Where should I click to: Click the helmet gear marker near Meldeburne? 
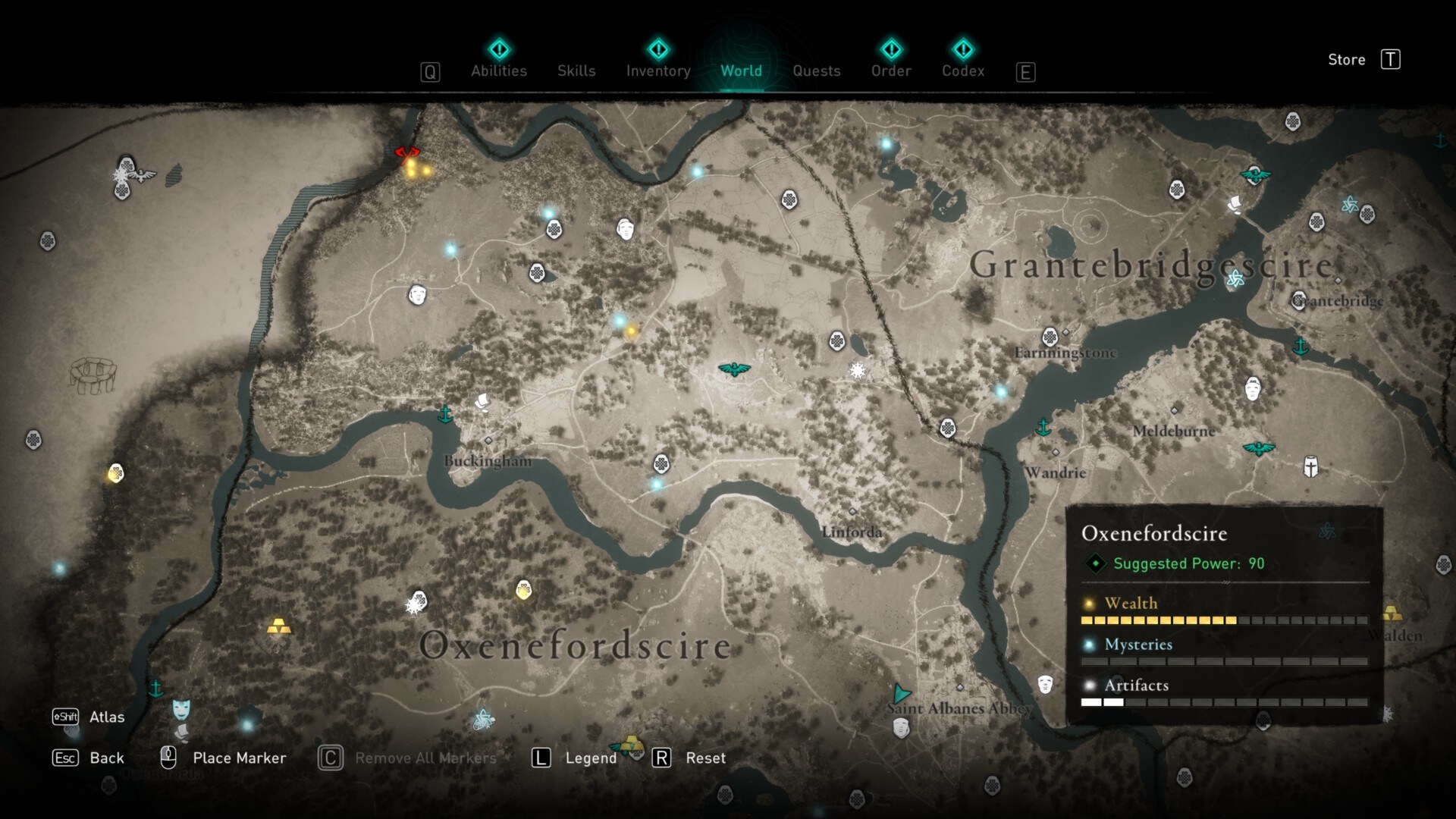[x=1310, y=466]
